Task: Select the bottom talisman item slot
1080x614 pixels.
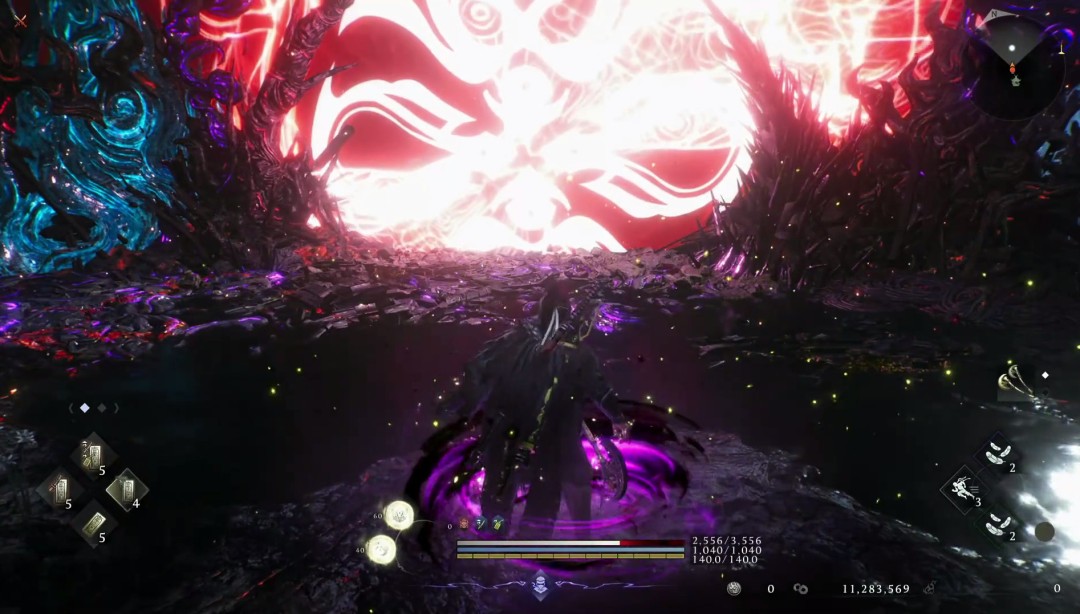Action: click(x=93, y=523)
